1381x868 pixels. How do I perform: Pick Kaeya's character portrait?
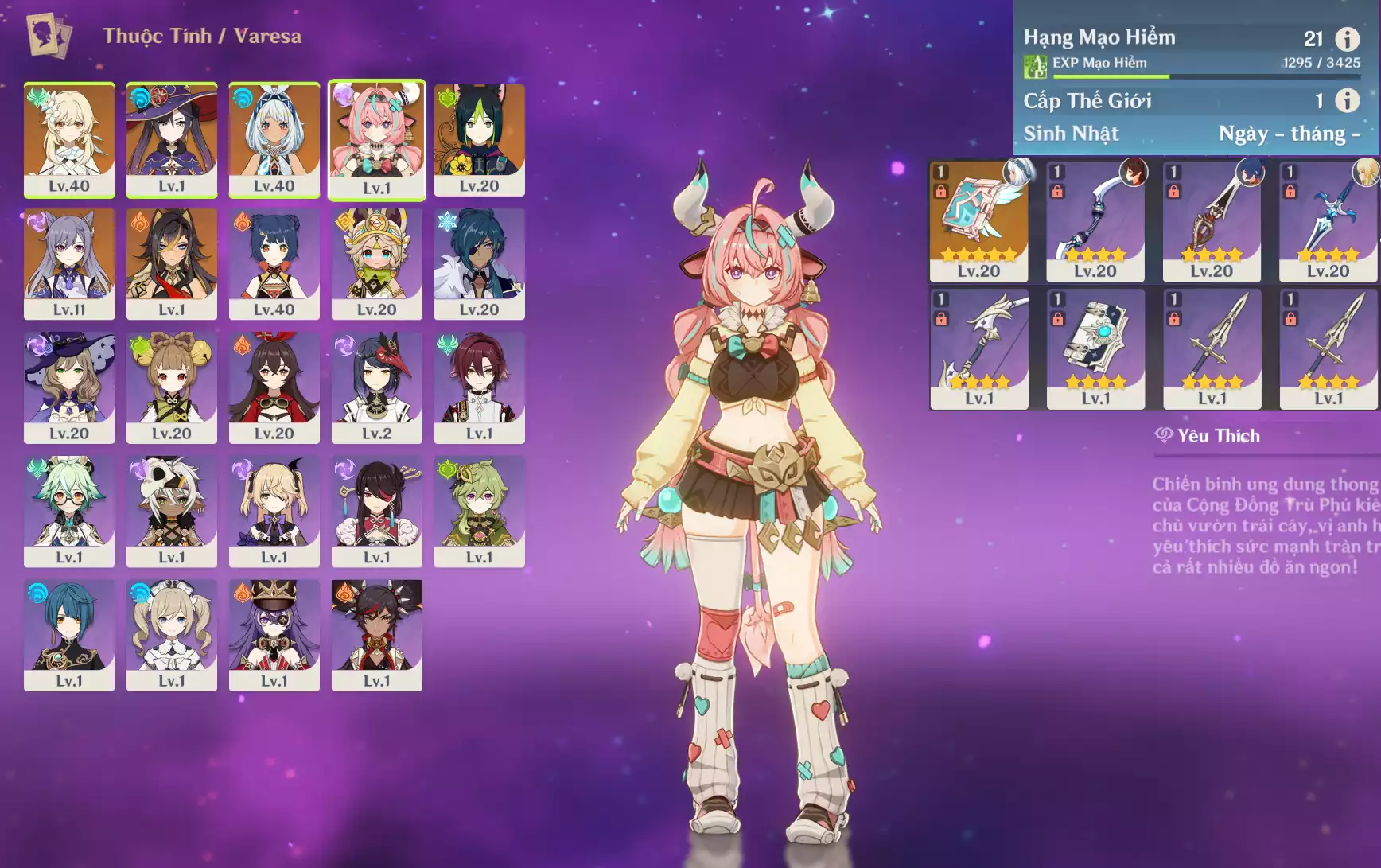tap(479, 263)
